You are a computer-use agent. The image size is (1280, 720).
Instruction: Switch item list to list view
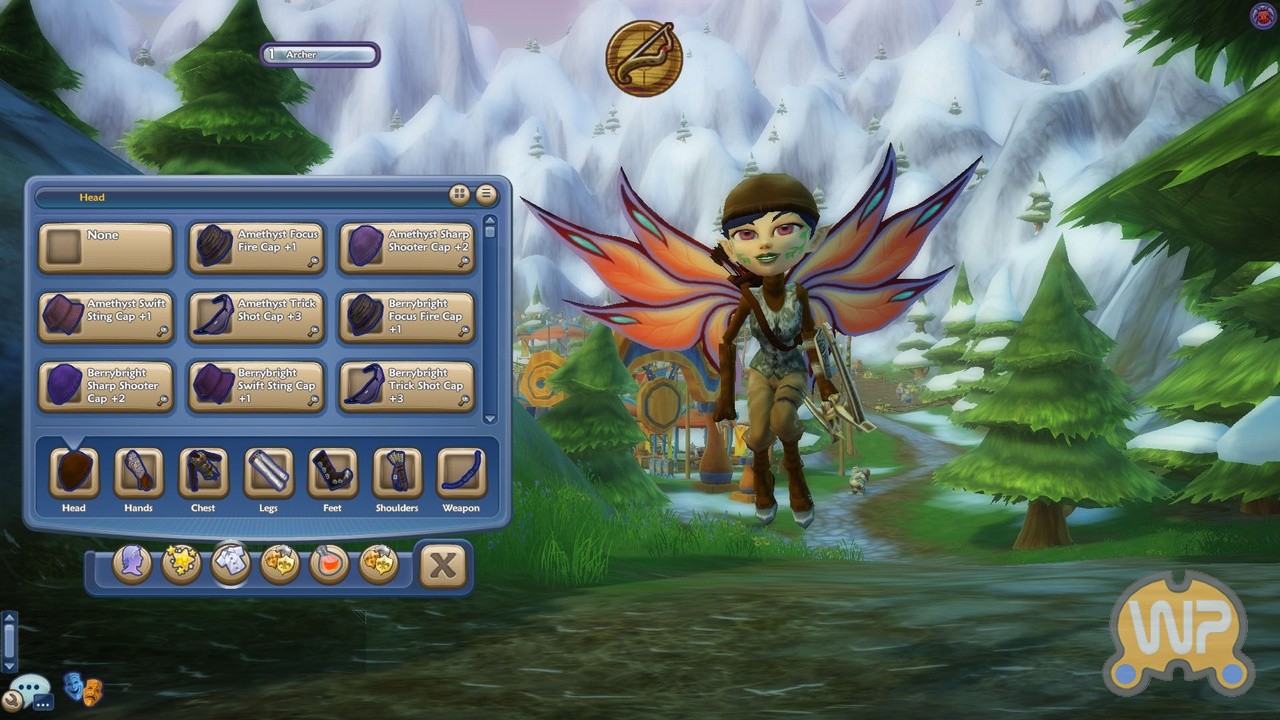coord(486,194)
